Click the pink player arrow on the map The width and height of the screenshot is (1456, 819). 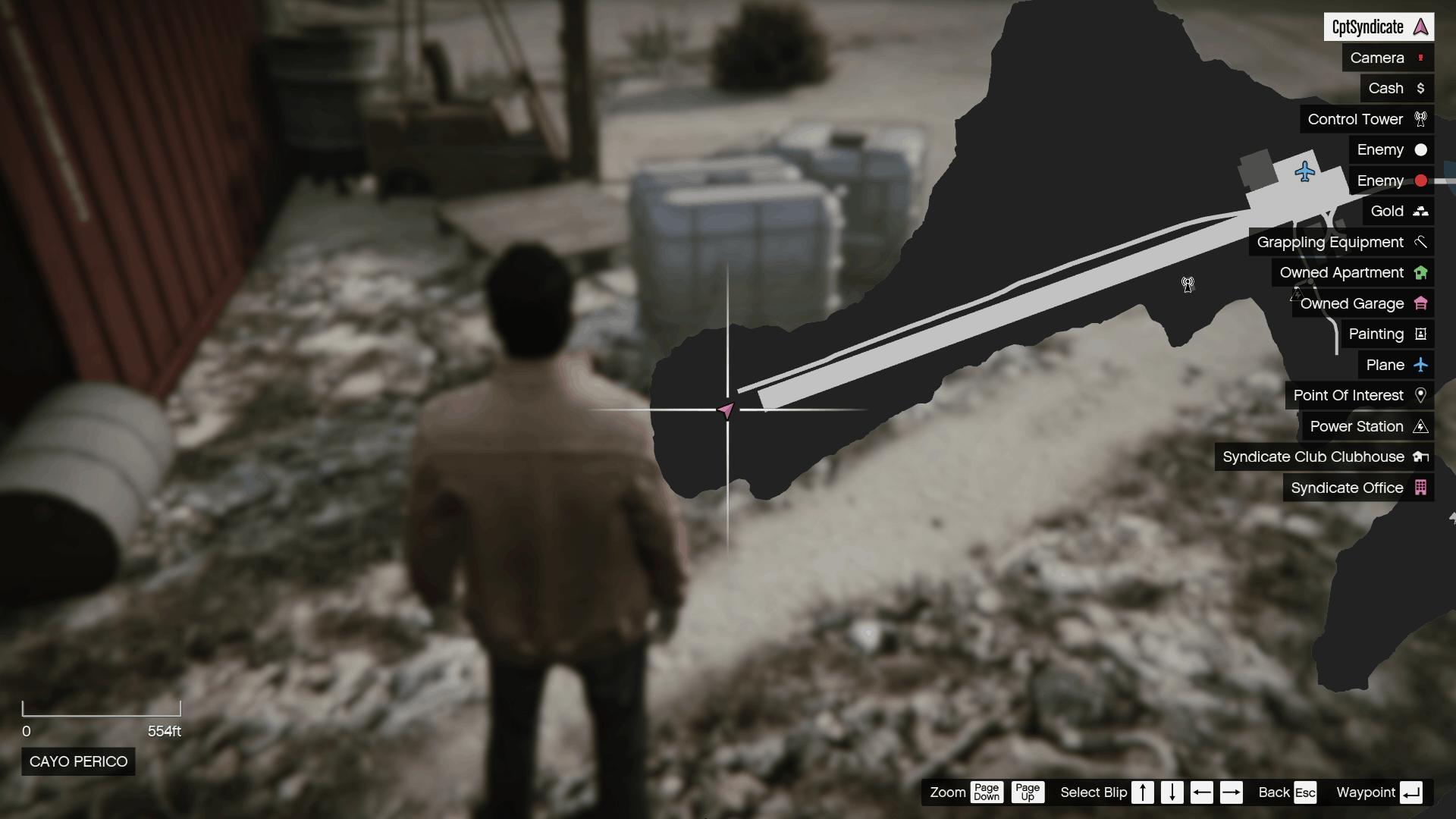726,411
